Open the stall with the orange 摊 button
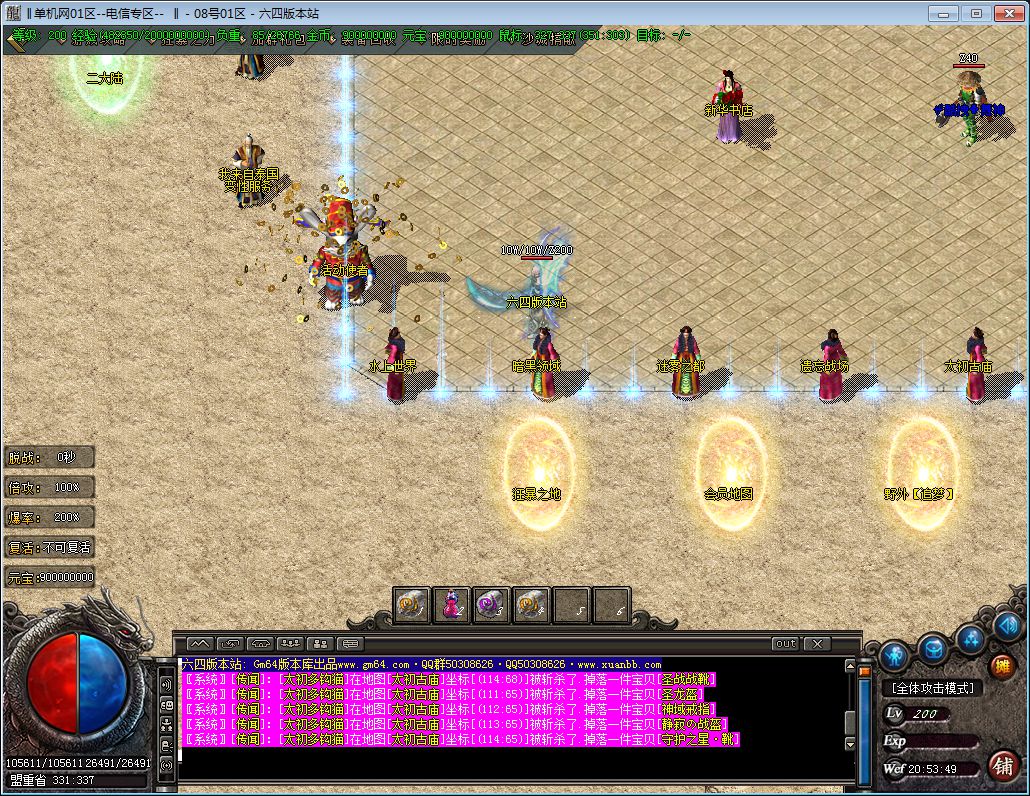This screenshot has width=1030, height=796. point(1002,666)
